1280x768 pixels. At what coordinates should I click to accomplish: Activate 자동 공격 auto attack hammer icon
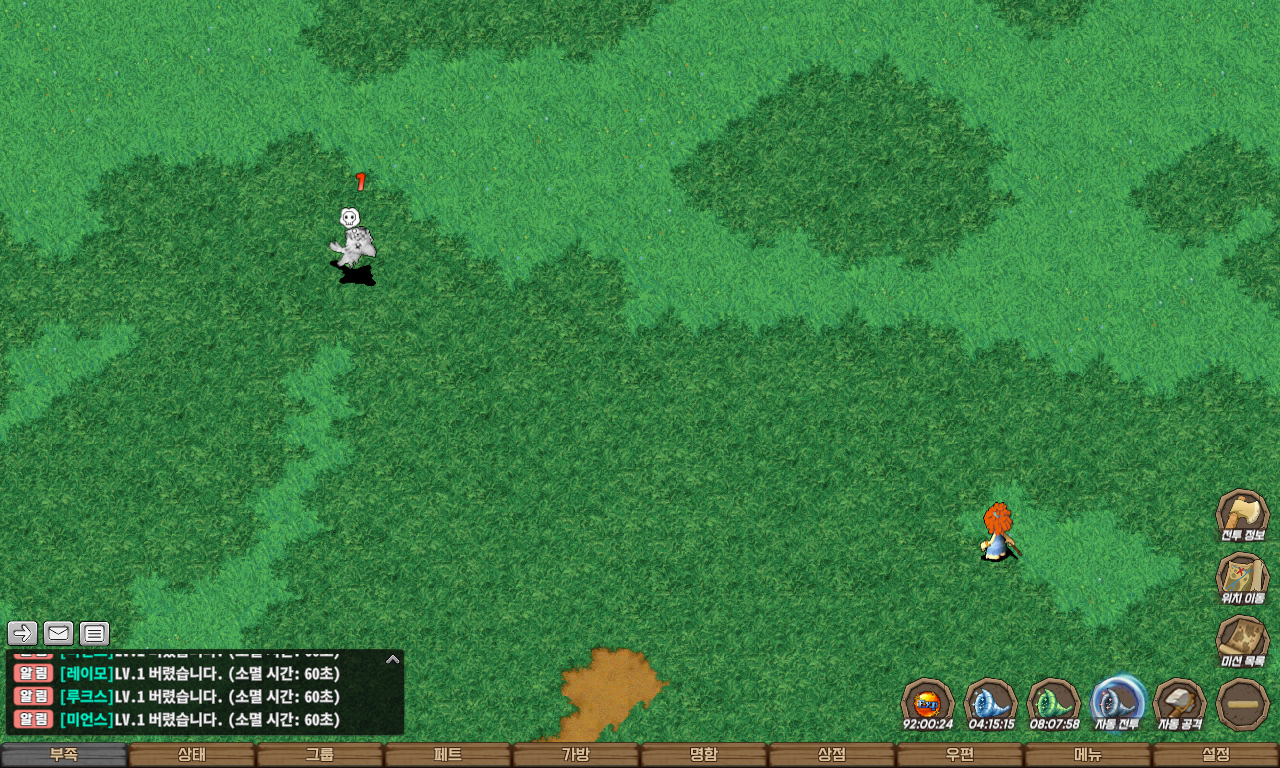(x=1180, y=703)
